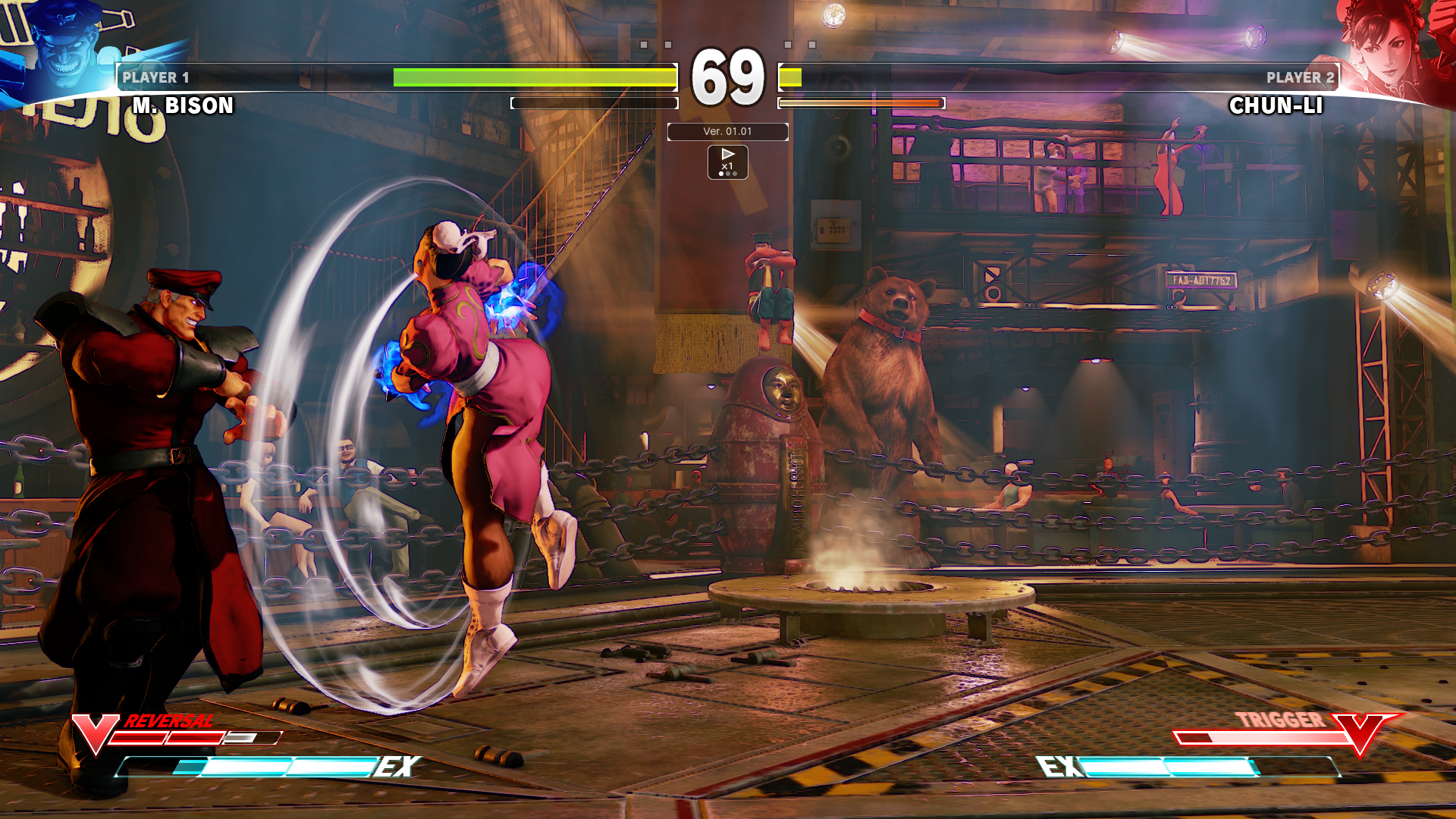Click the first white playback dot
The image size is (1456, 819).
(721, 175)
